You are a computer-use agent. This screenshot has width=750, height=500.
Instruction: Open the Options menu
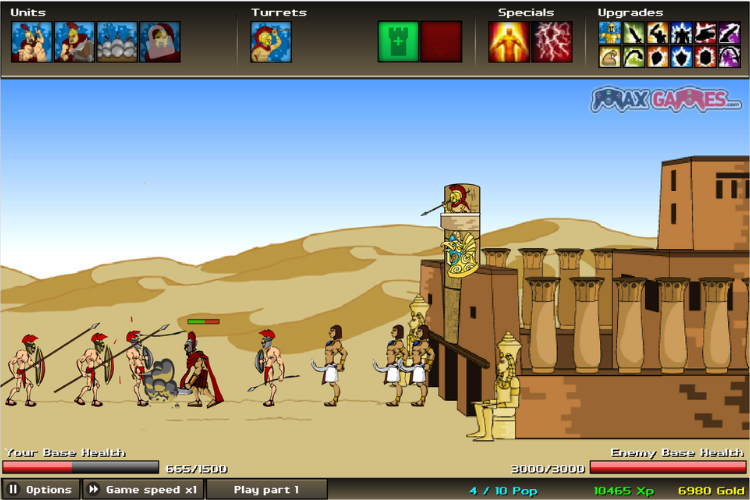pos(41,490)
